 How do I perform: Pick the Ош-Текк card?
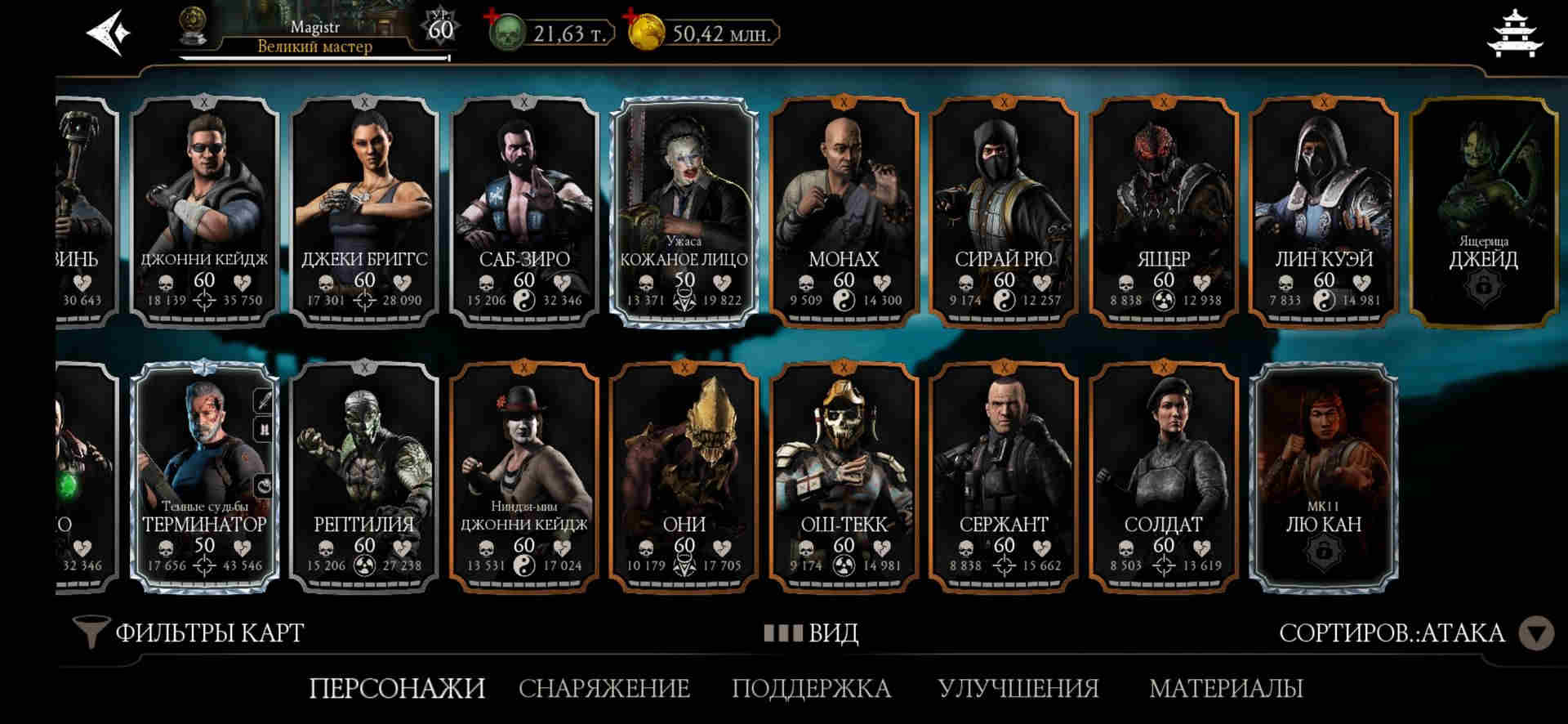[x=844, y=476]
